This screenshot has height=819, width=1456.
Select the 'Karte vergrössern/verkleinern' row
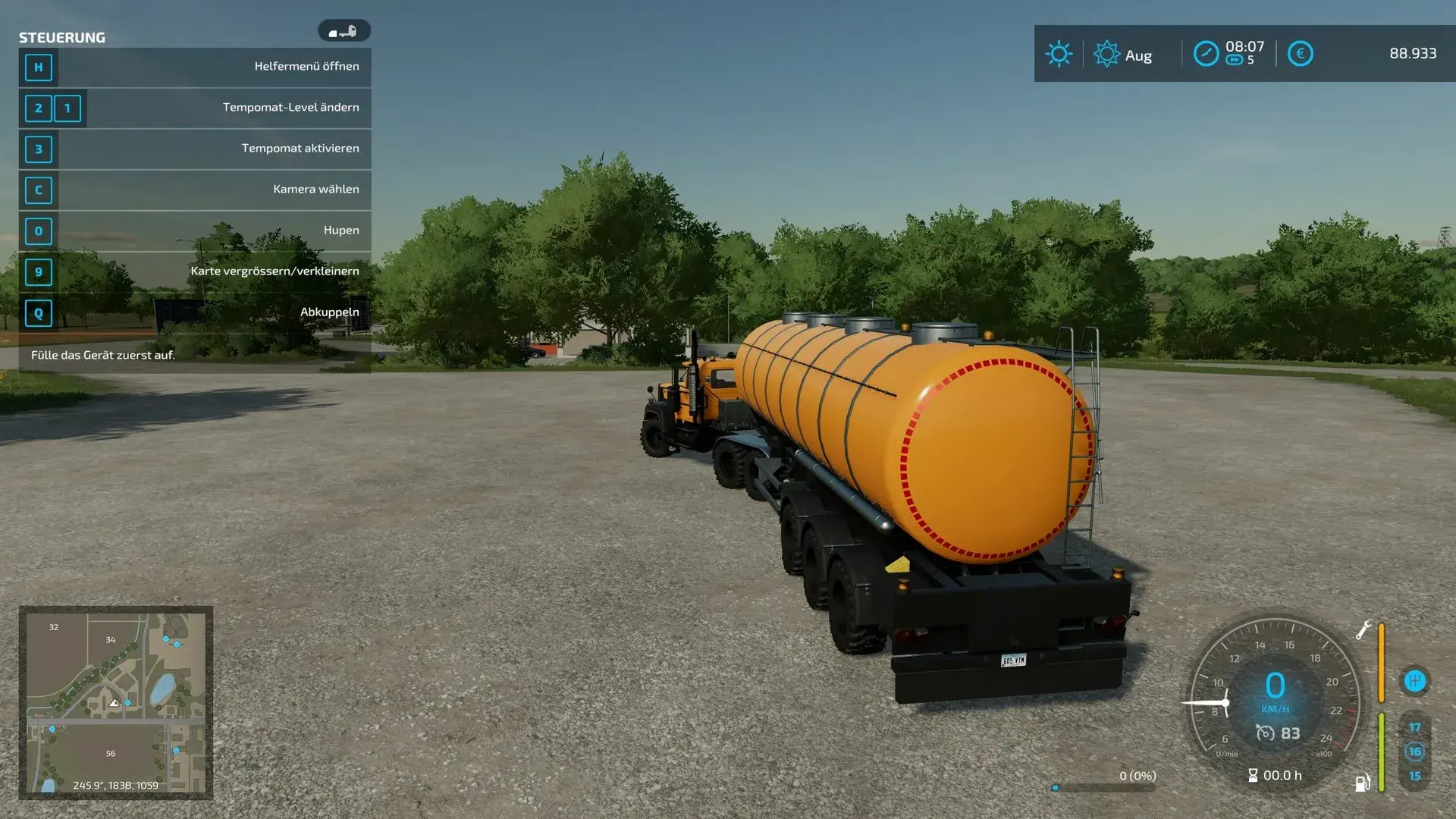click(195, 271)
